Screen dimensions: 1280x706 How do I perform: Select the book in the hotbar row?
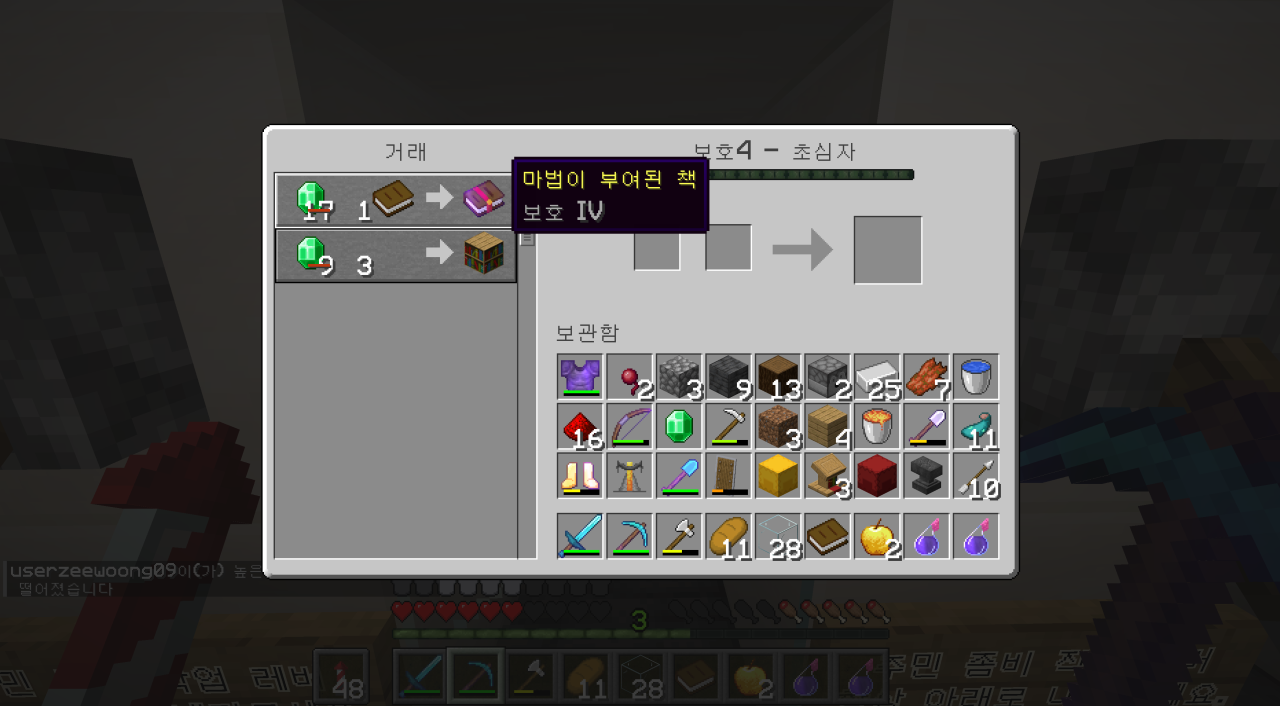[x=827, y=537]
